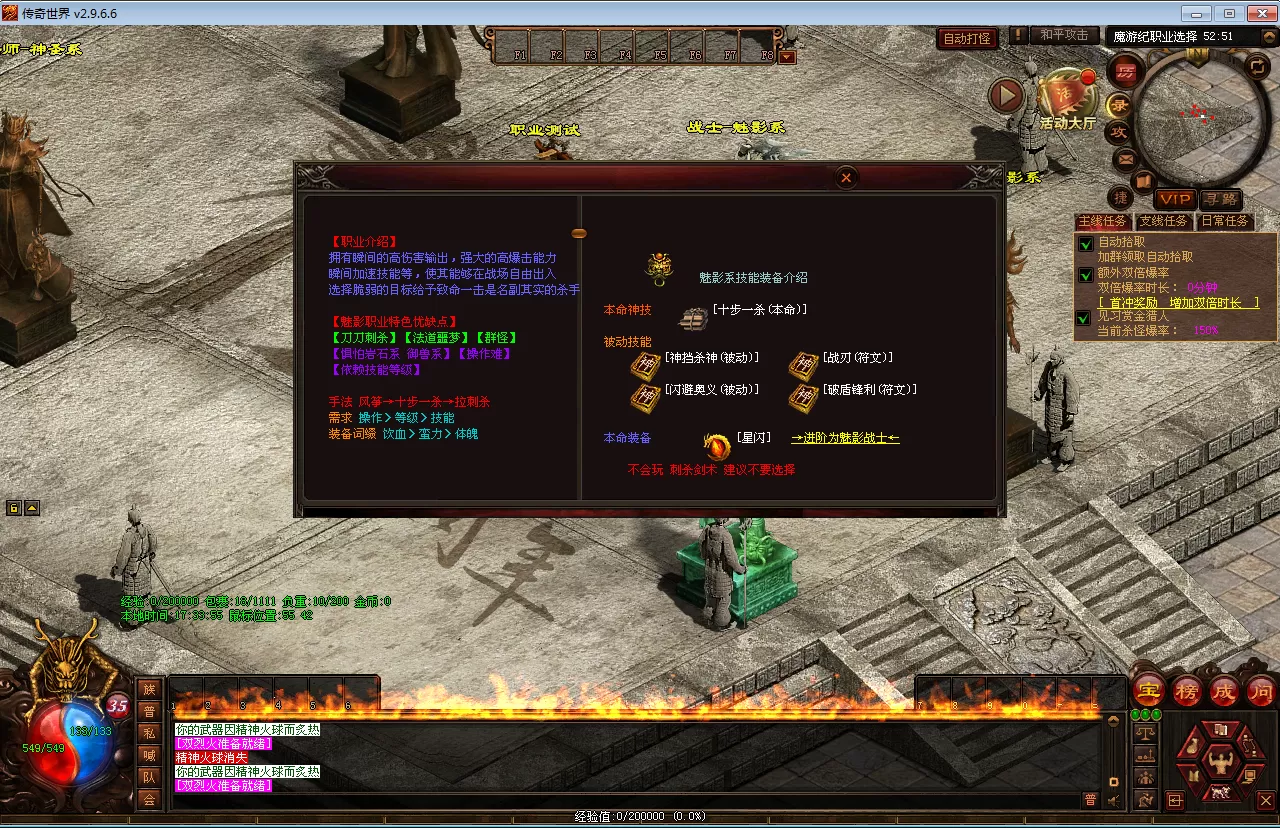
Task: Open the 榜 ranking button
Action: (1187, 690)
